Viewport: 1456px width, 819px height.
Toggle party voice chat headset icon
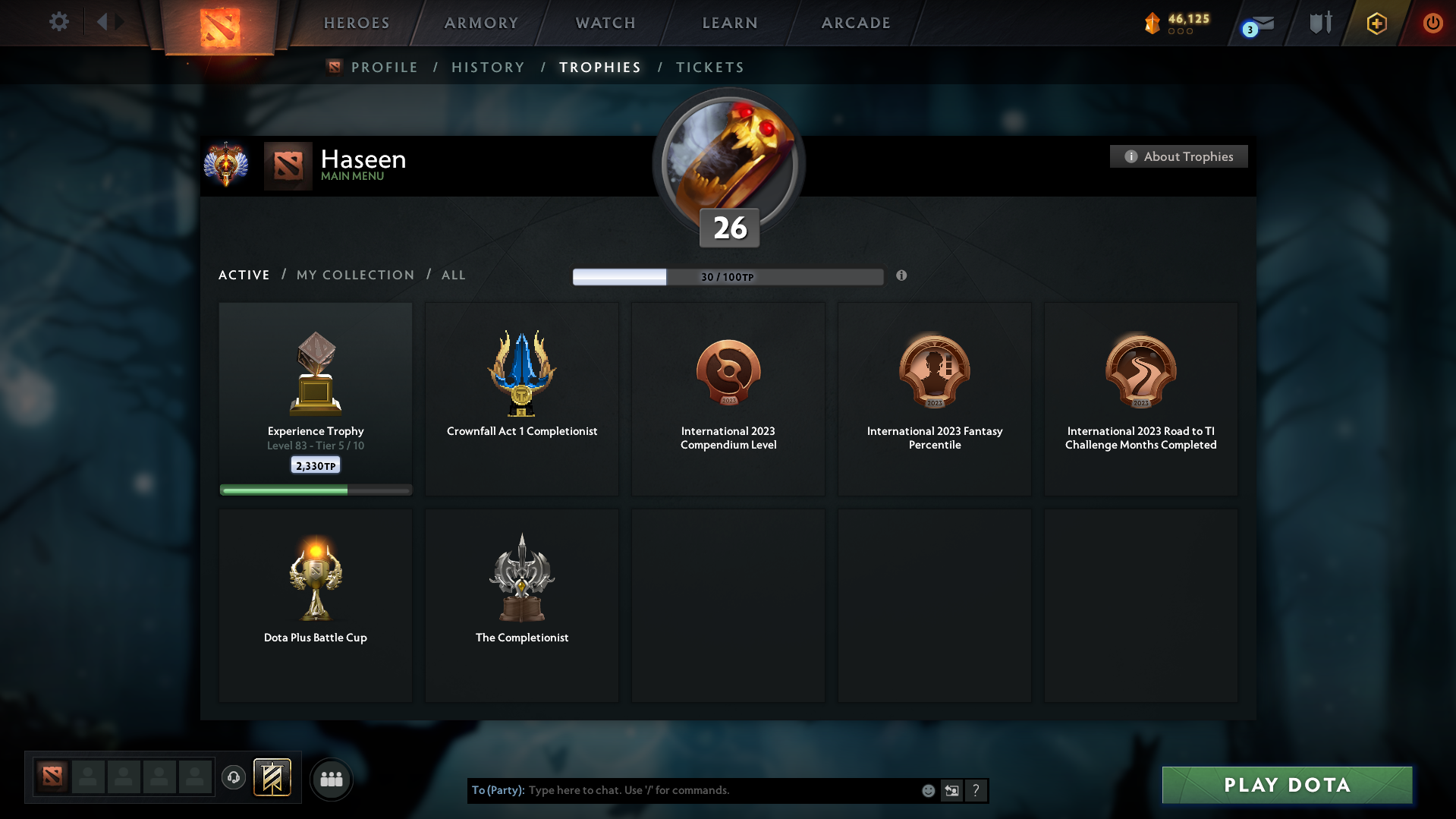(233, 778)
